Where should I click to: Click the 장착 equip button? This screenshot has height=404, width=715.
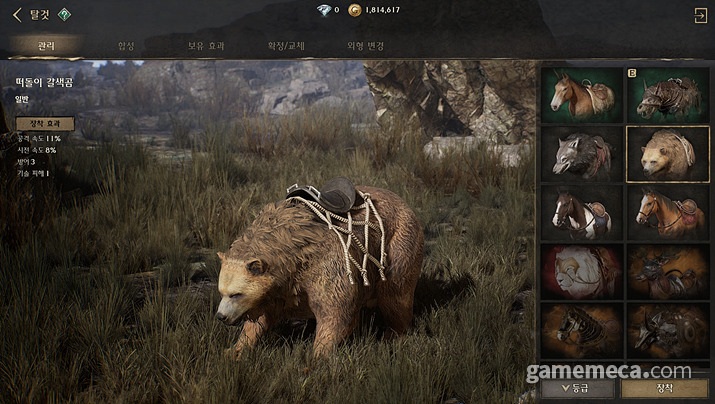(x=666, y=387)
